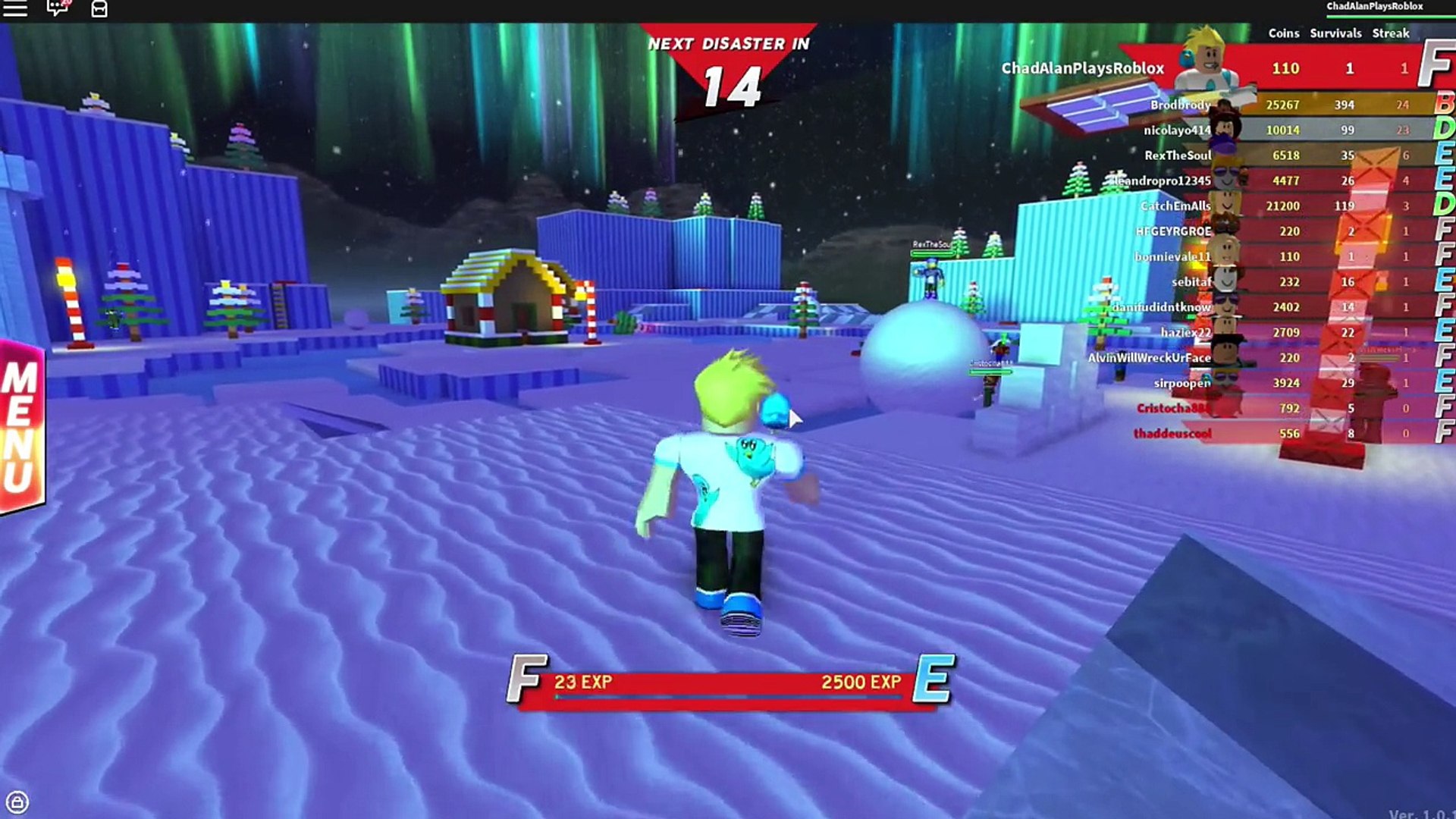Select Cristocha888's red leaderboard entry
1456x819 pixels.
pos(1173,408)
